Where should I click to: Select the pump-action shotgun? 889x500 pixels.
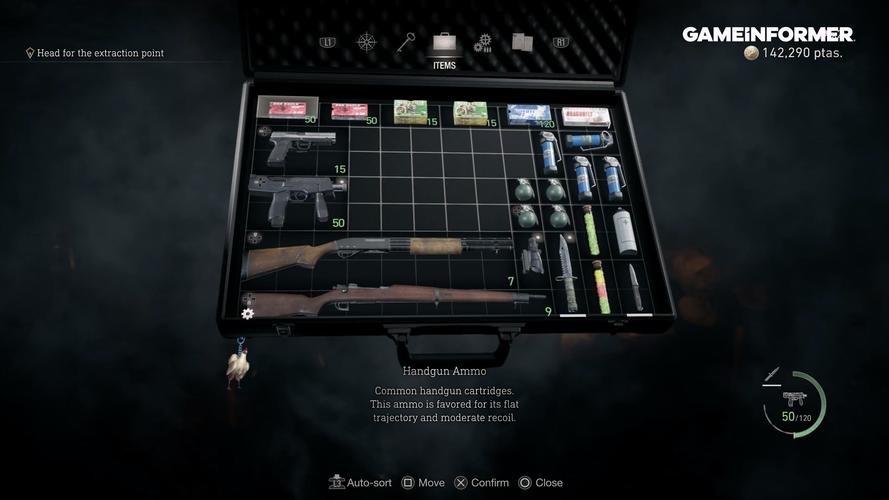(x=378, y=254)
